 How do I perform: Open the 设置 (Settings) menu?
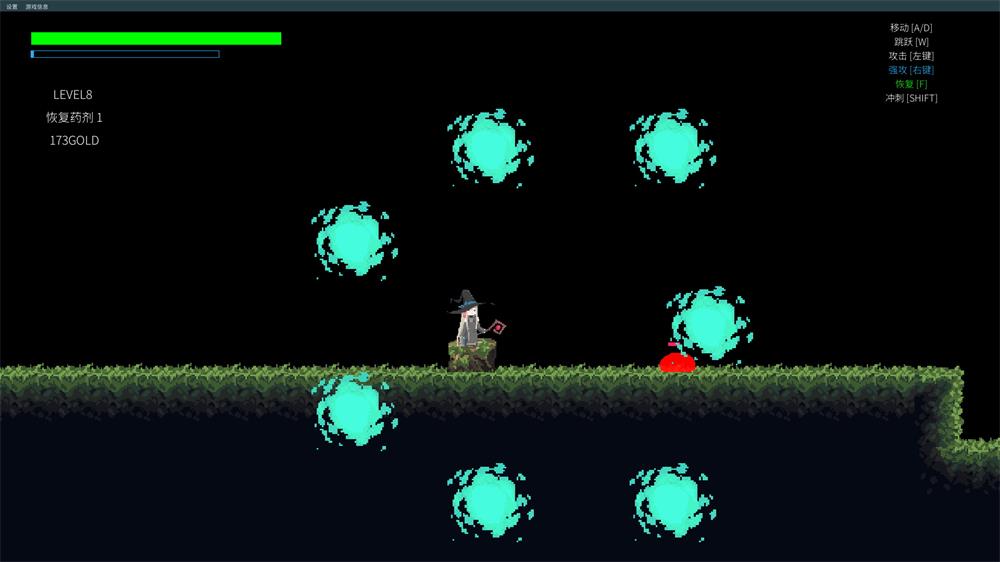pos(12,6)
